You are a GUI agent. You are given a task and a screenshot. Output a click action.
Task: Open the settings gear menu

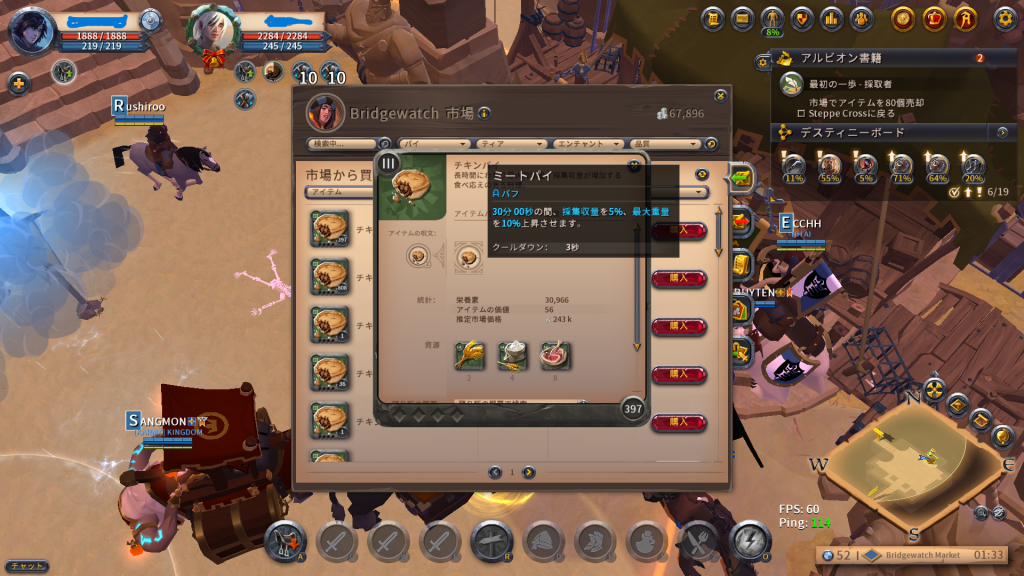[x=1004, y=18]
